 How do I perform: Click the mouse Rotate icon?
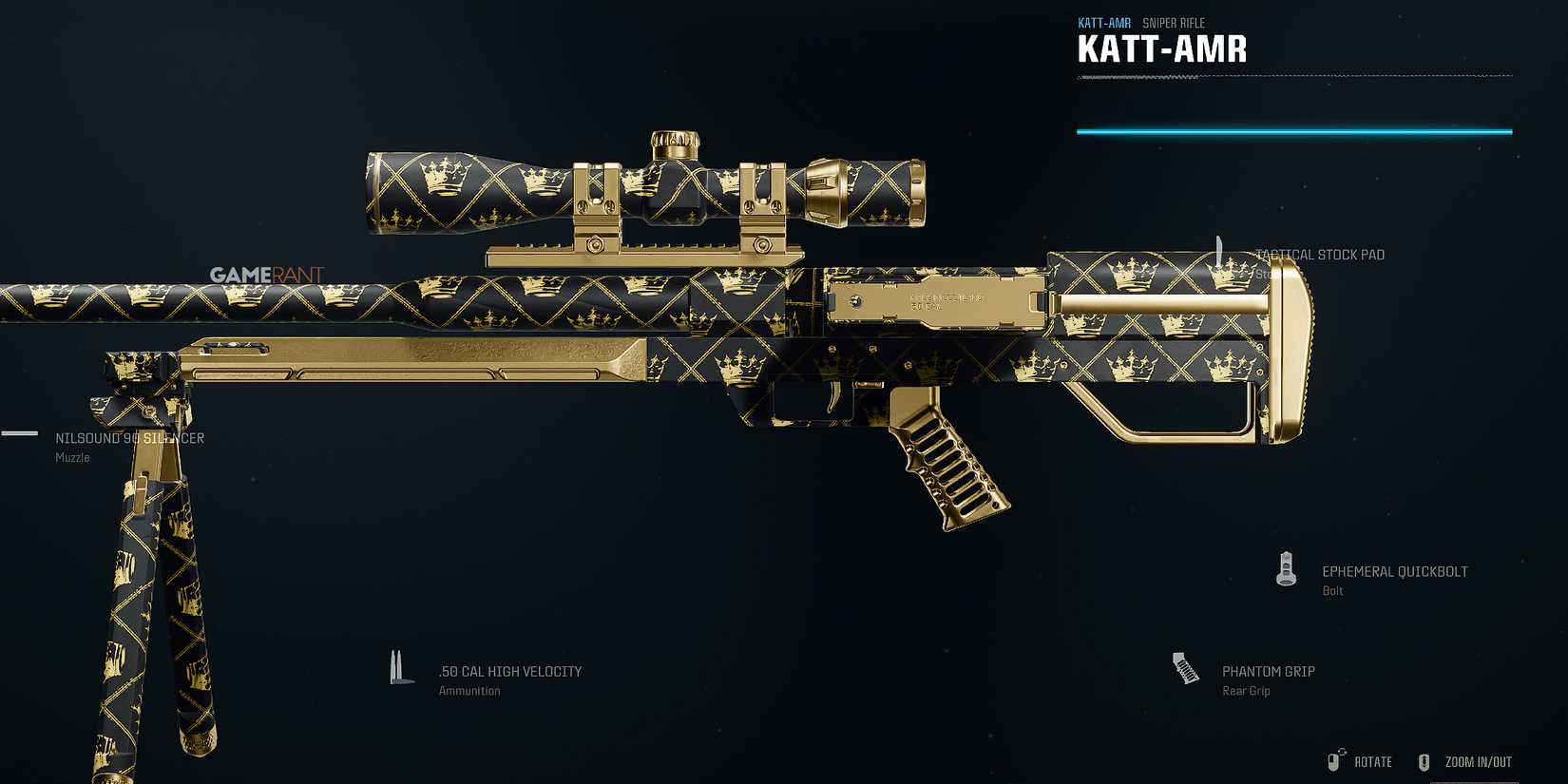click(1333, 760)
